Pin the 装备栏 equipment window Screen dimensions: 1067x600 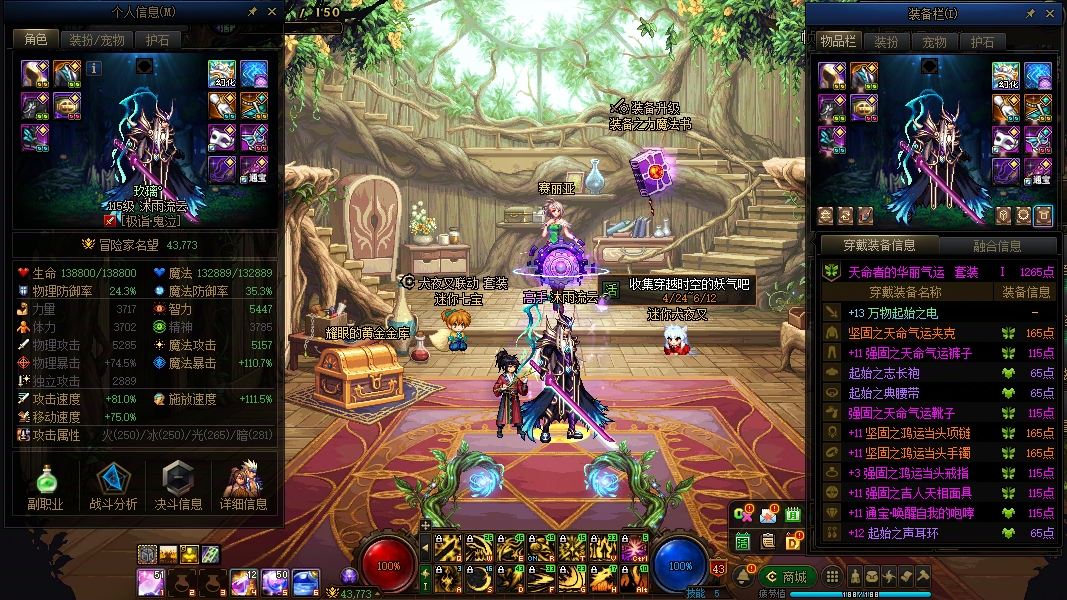click(1030, 14)
